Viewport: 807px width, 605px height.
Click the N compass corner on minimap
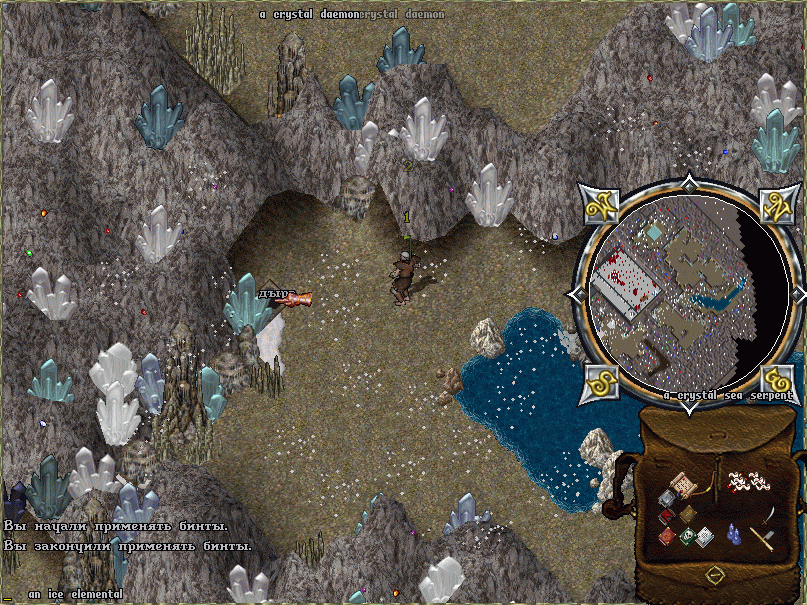tap(775, 207)
